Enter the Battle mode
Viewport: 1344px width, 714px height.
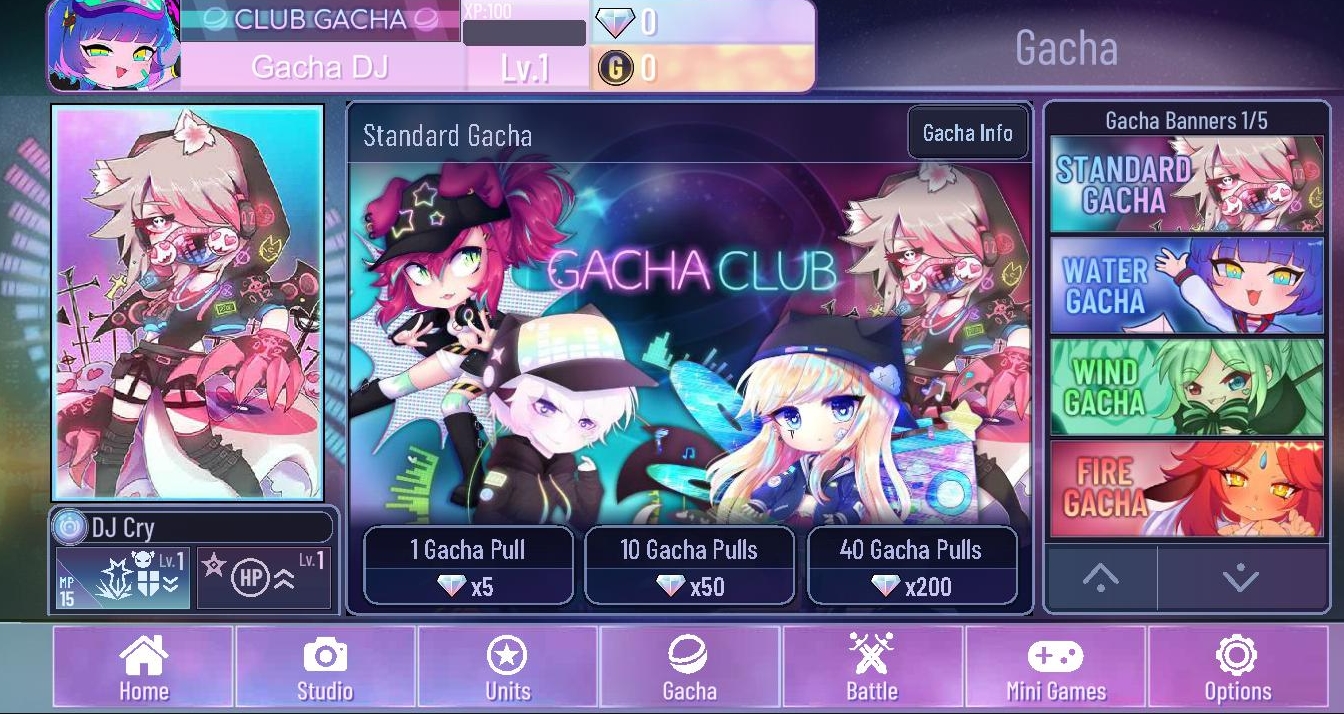click(x=872, y=669)
